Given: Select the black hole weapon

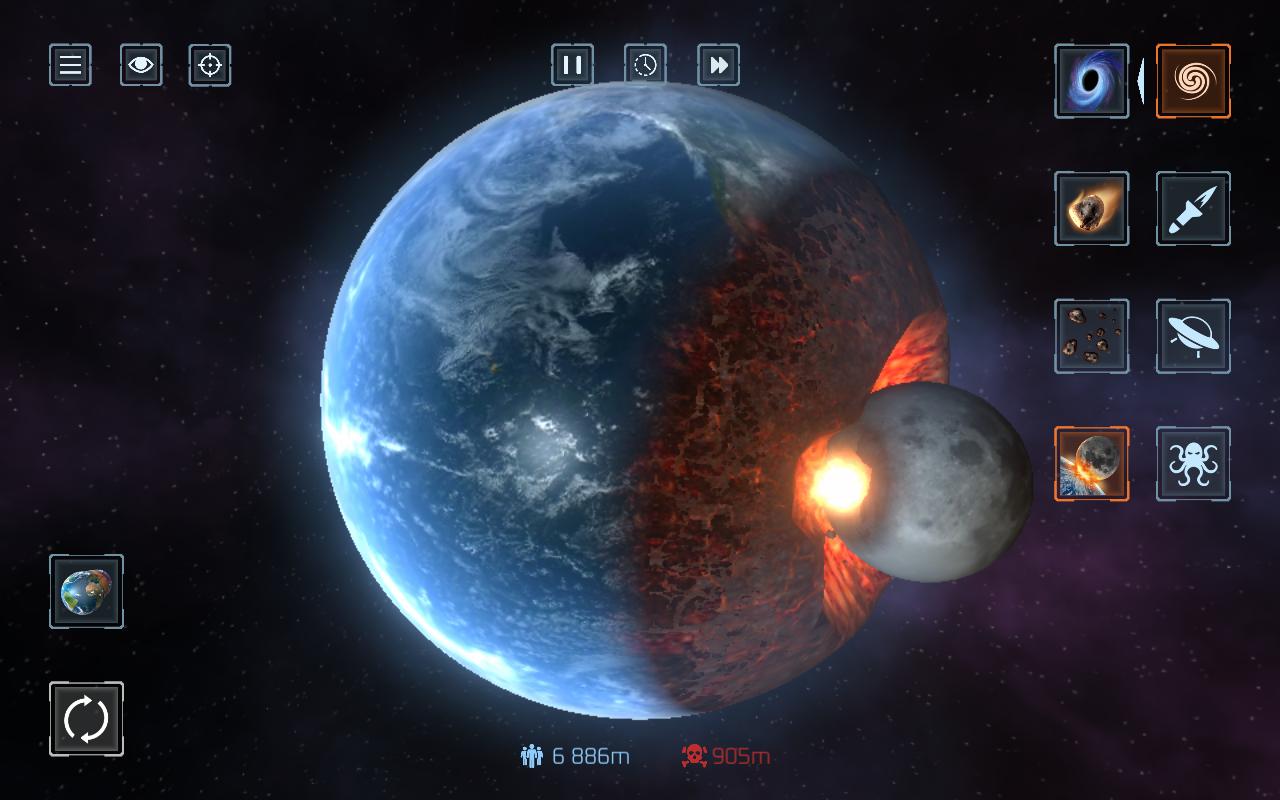Looking at the screenshot, I should 1091,81.
